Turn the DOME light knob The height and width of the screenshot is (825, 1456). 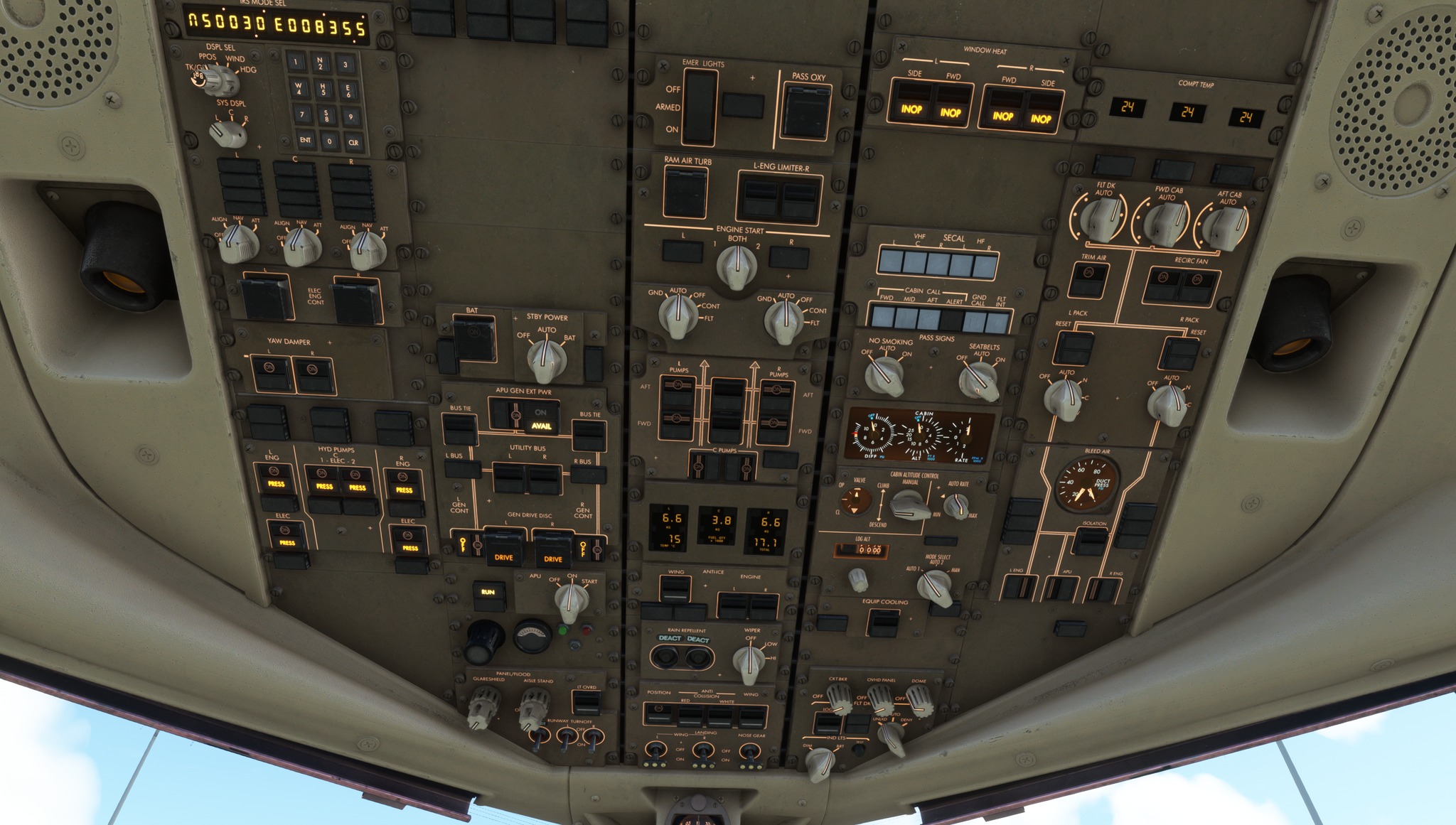920,699
